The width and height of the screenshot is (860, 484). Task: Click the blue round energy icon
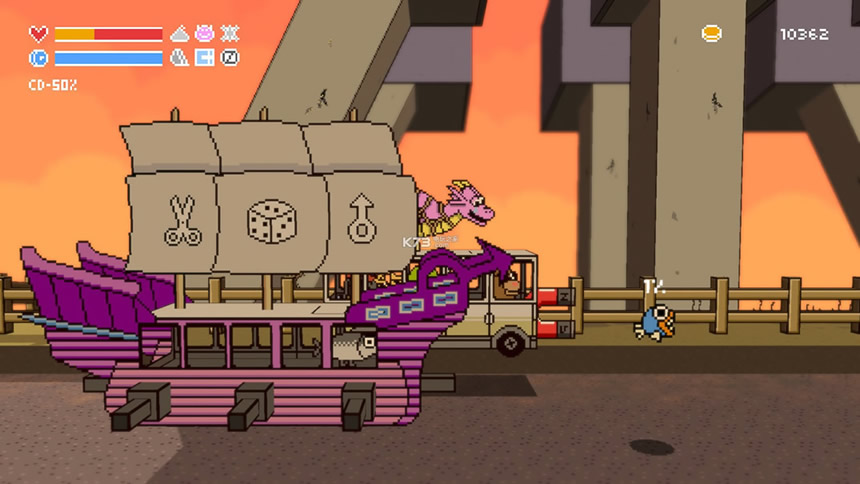[38, 58]
